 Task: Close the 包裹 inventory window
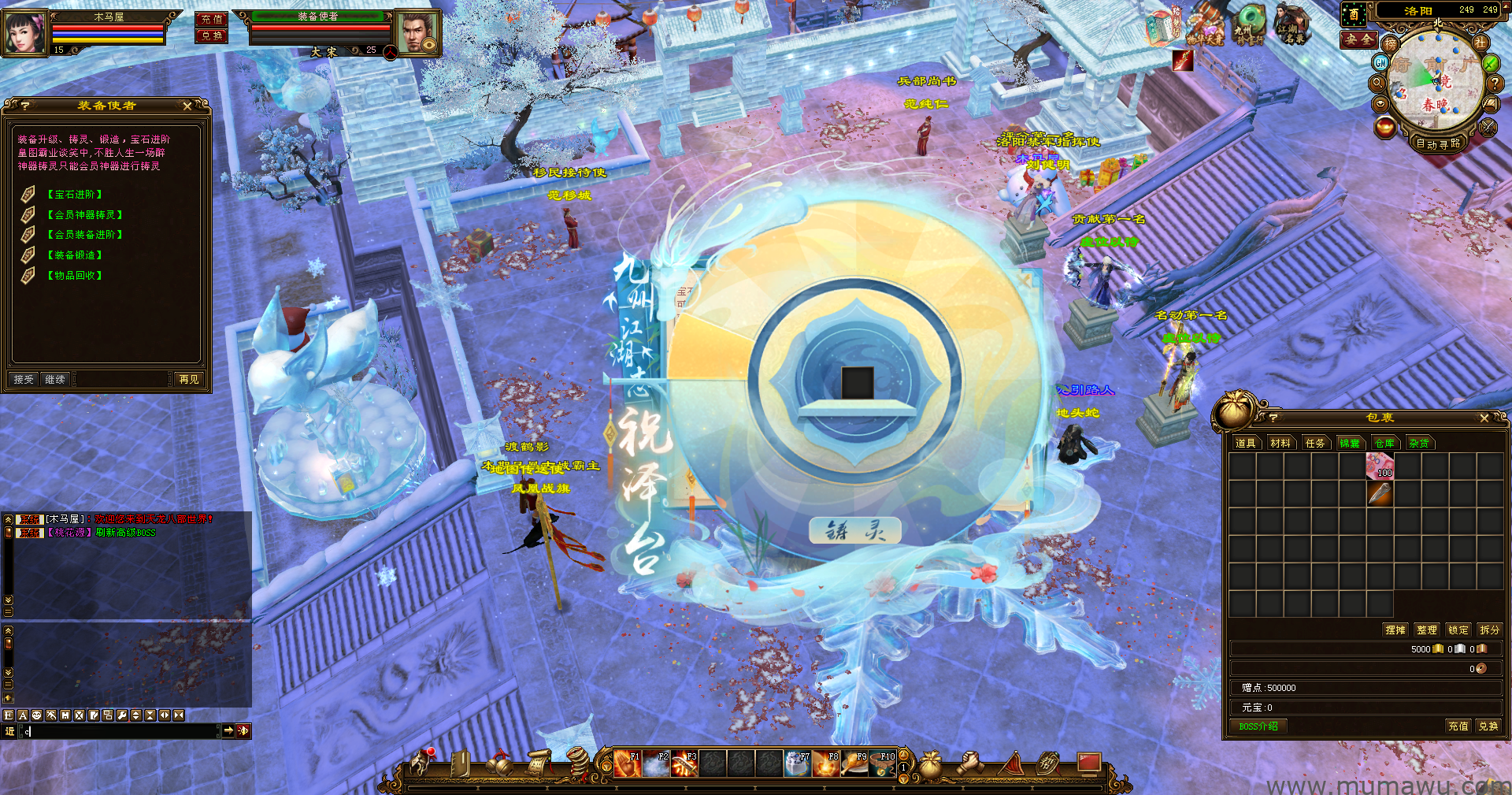point(1484,418)
